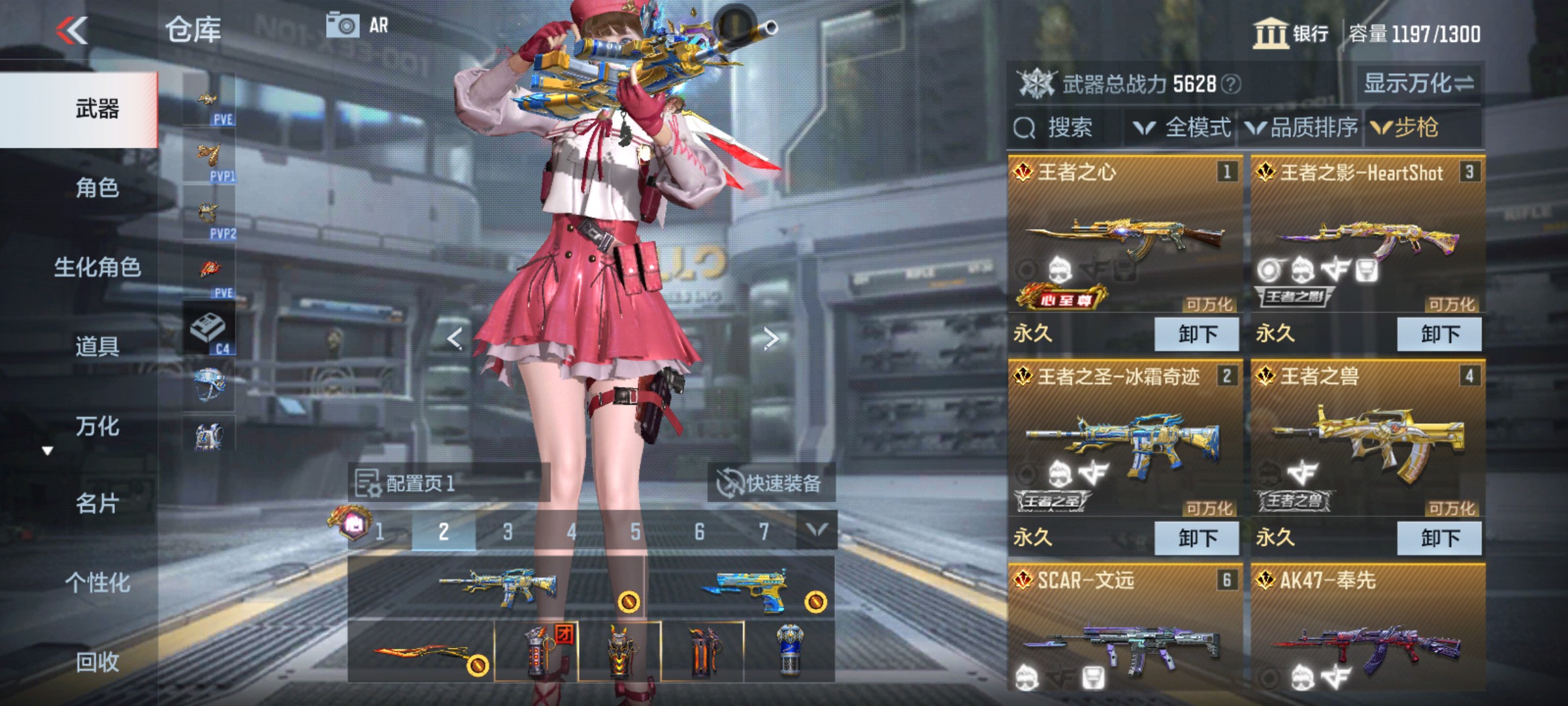The image size is (1568, 706).
Task: Tap the back arrow to leave the warehouse
Action: pos(73,31)
